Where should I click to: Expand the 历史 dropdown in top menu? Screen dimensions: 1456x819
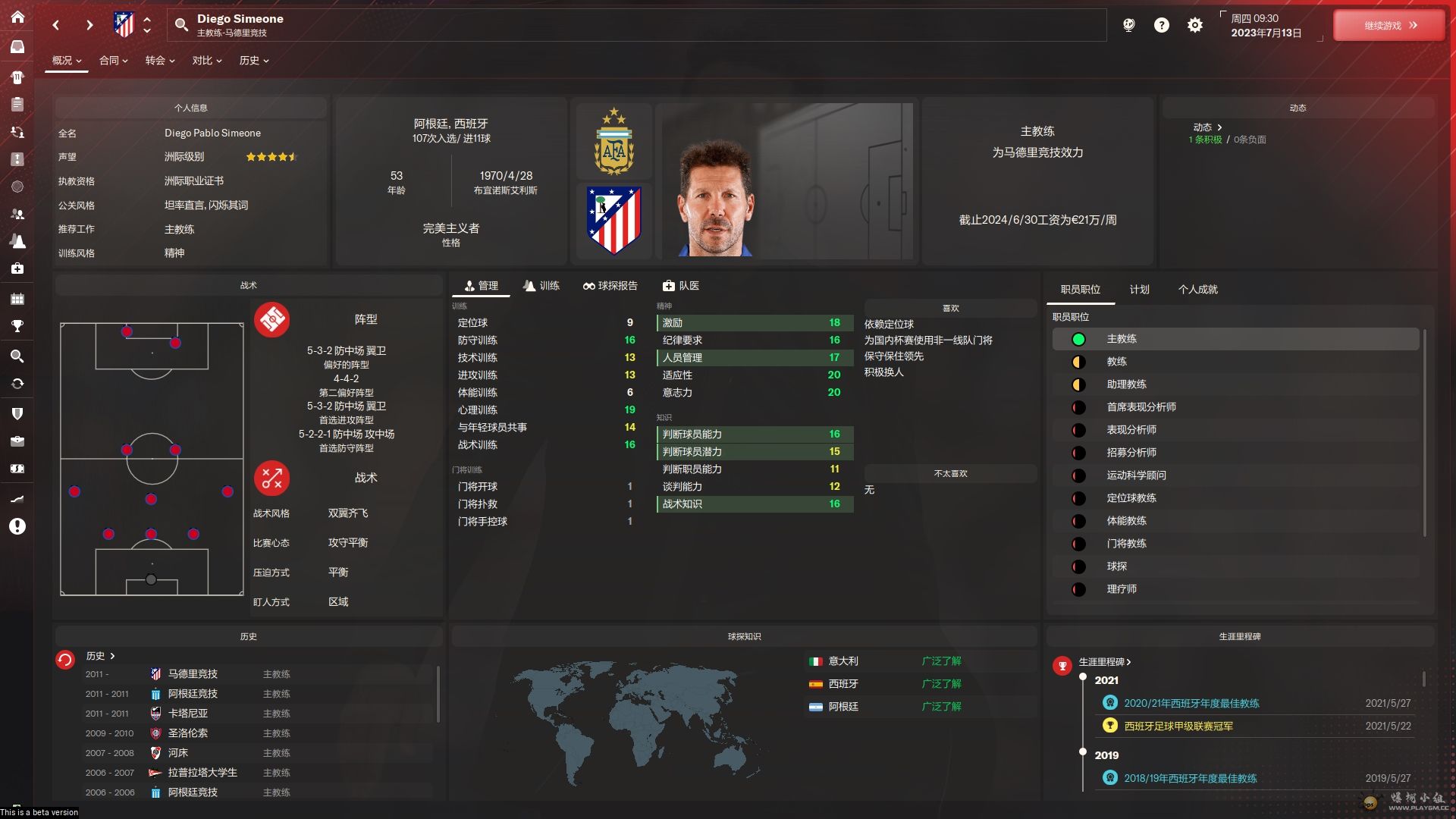[254, 61]
